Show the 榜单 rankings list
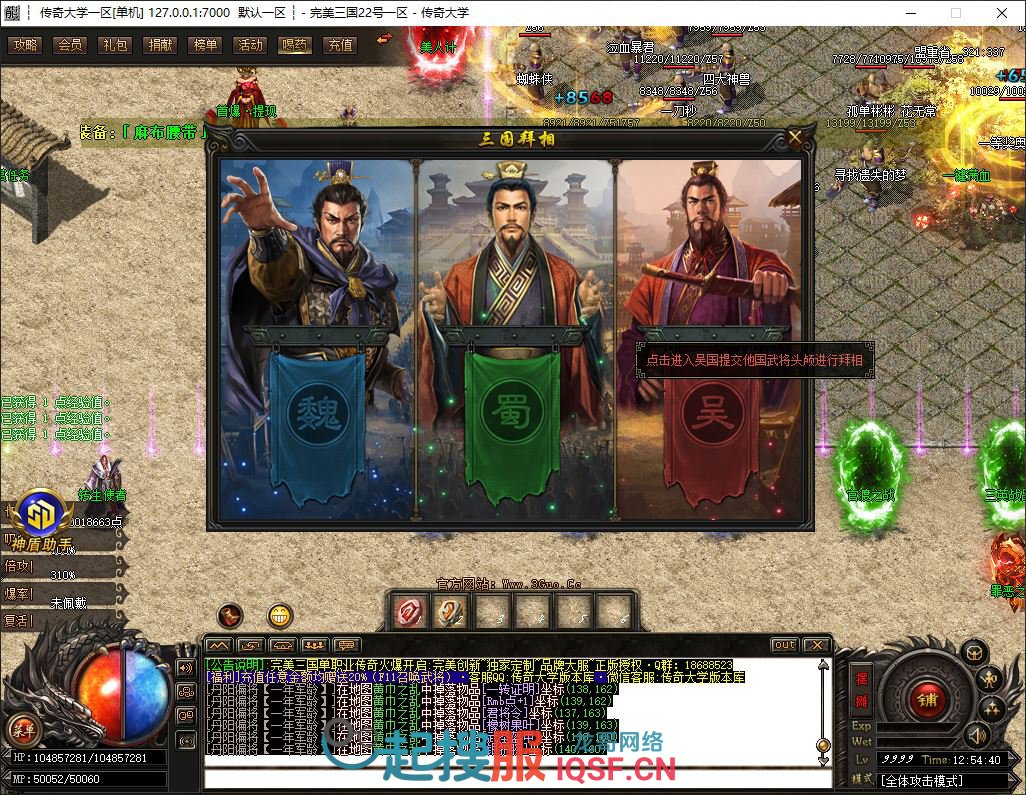Viewport: 1026px width, 795px height. tap(205, 45)
